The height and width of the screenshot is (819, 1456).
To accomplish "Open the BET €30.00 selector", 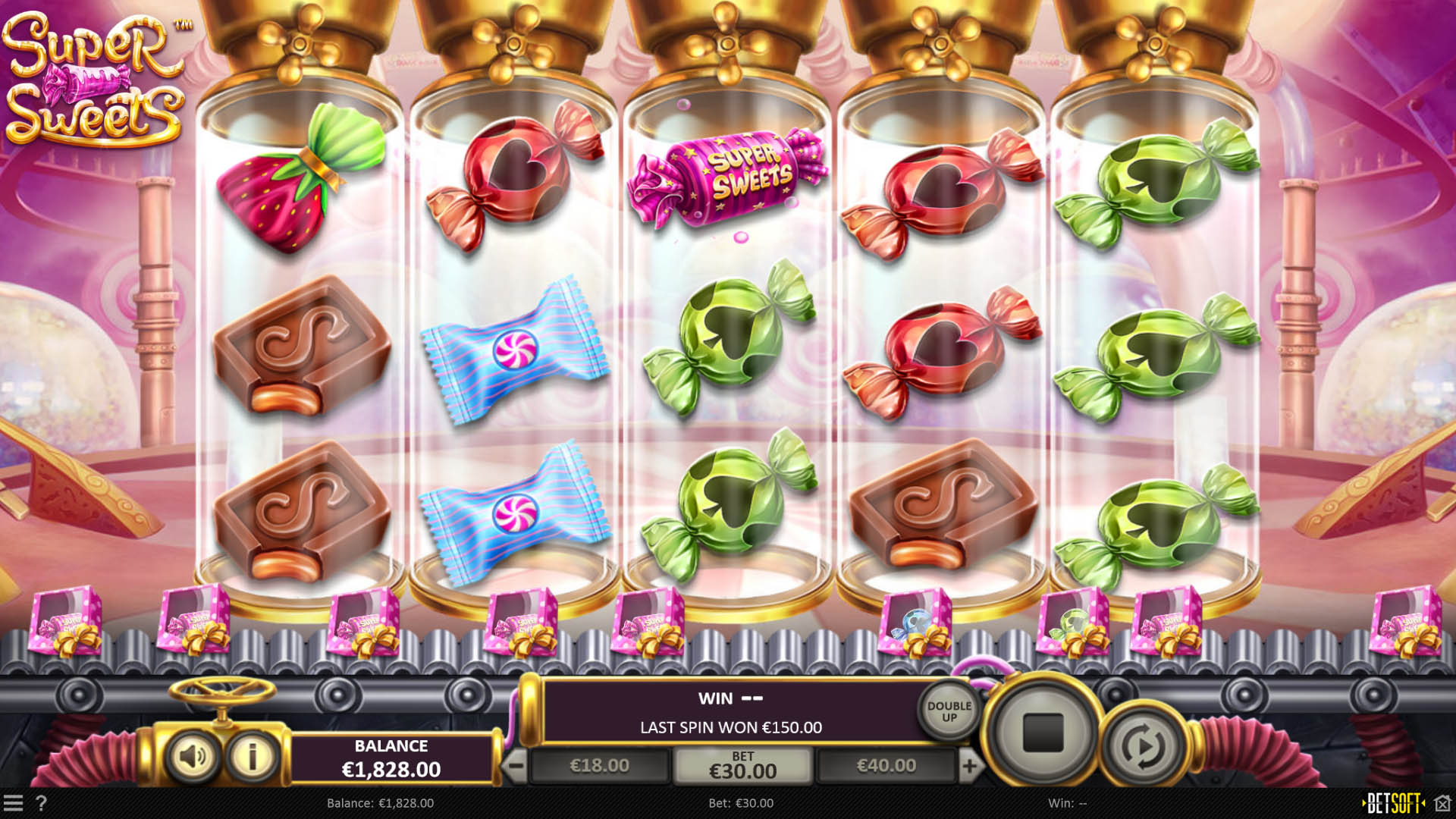I will 743,765.
